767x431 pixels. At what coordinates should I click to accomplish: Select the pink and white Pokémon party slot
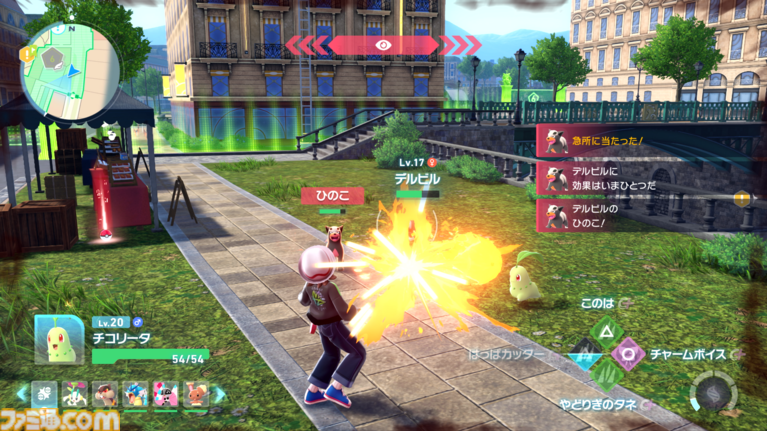(164, 393)
